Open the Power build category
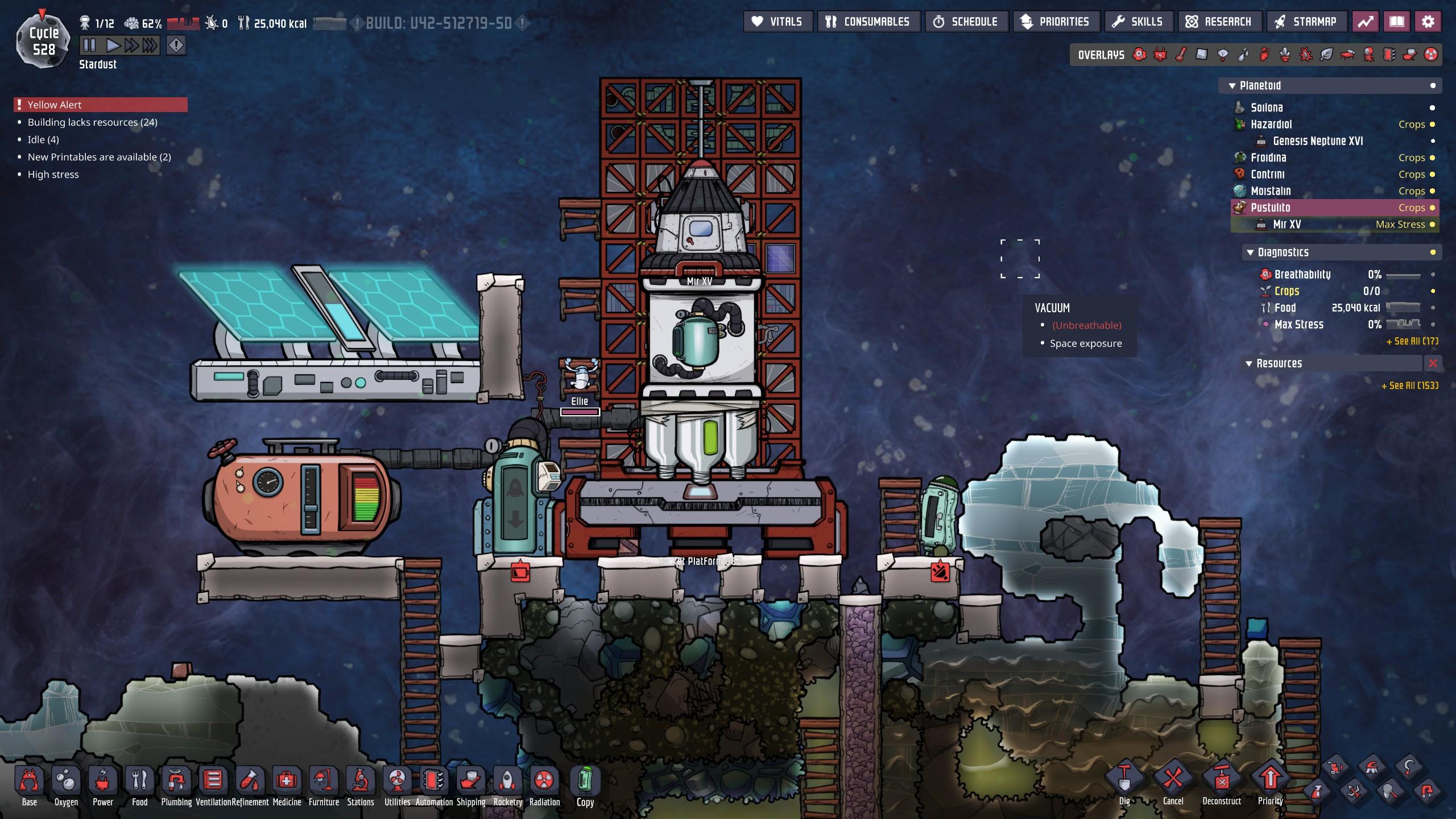 point(103,785)
